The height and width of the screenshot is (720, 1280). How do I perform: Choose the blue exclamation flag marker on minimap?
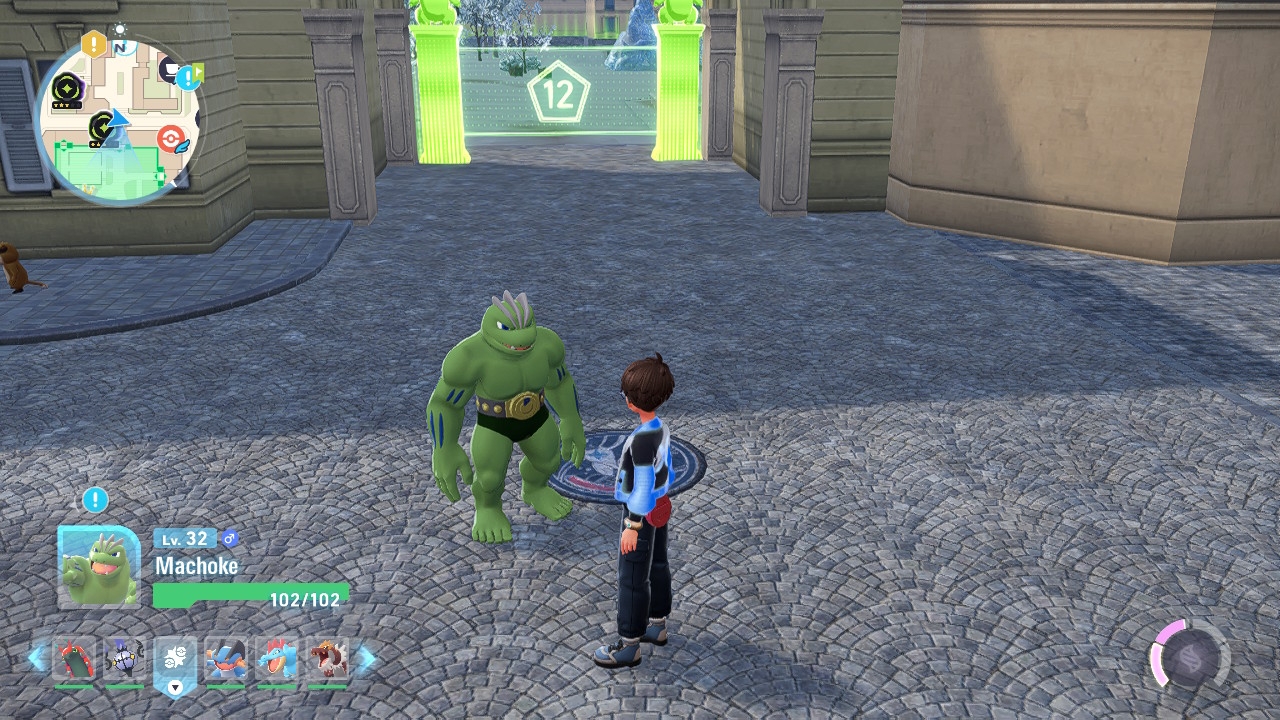point(189,76)
